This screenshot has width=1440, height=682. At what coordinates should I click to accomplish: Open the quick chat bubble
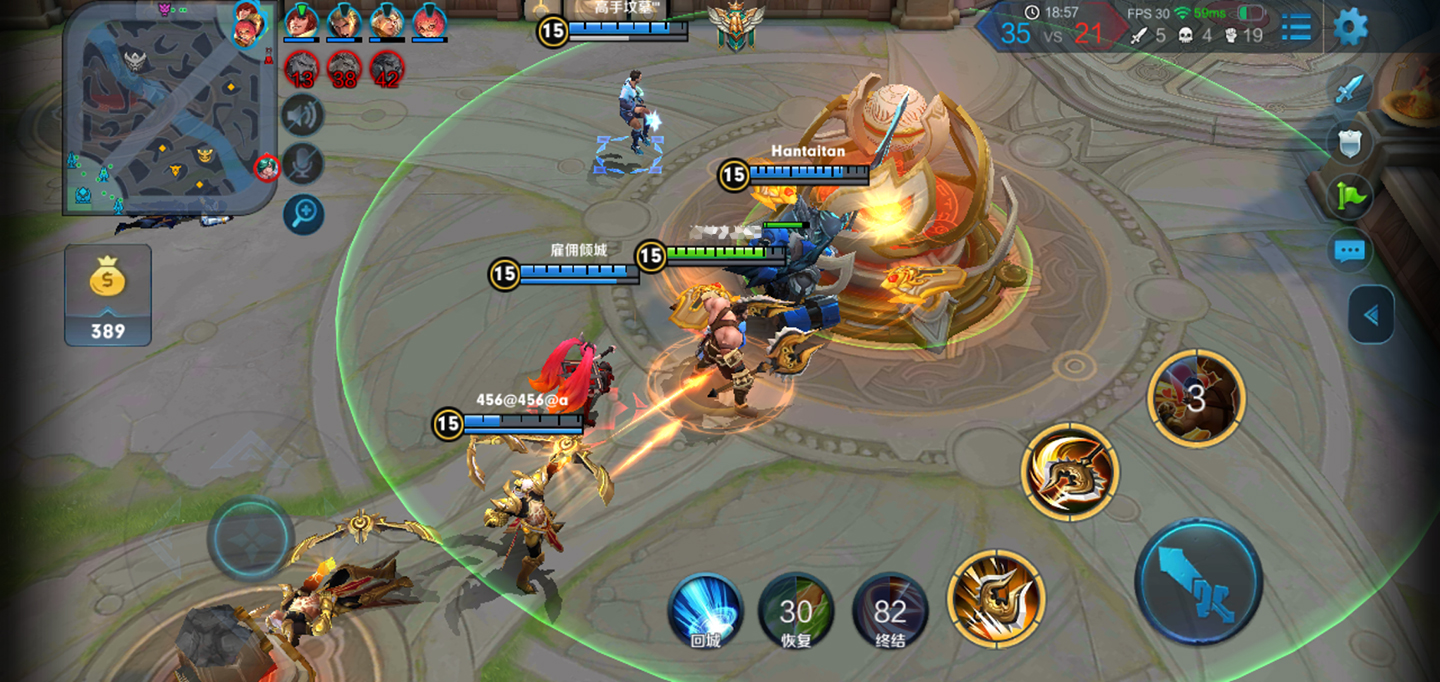(x=1350, y=250)
